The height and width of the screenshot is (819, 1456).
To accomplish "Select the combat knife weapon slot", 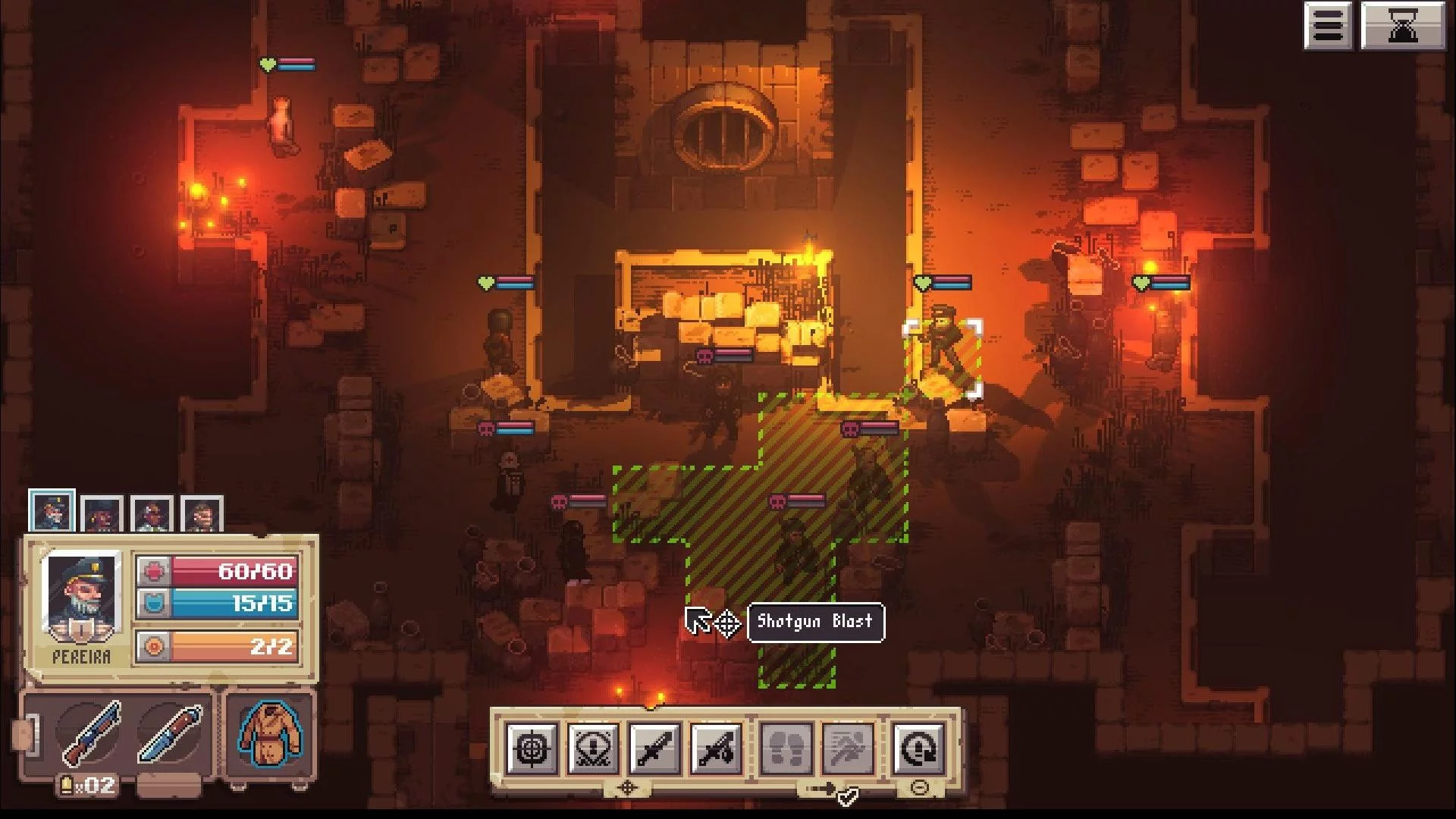I will (170, 733).
